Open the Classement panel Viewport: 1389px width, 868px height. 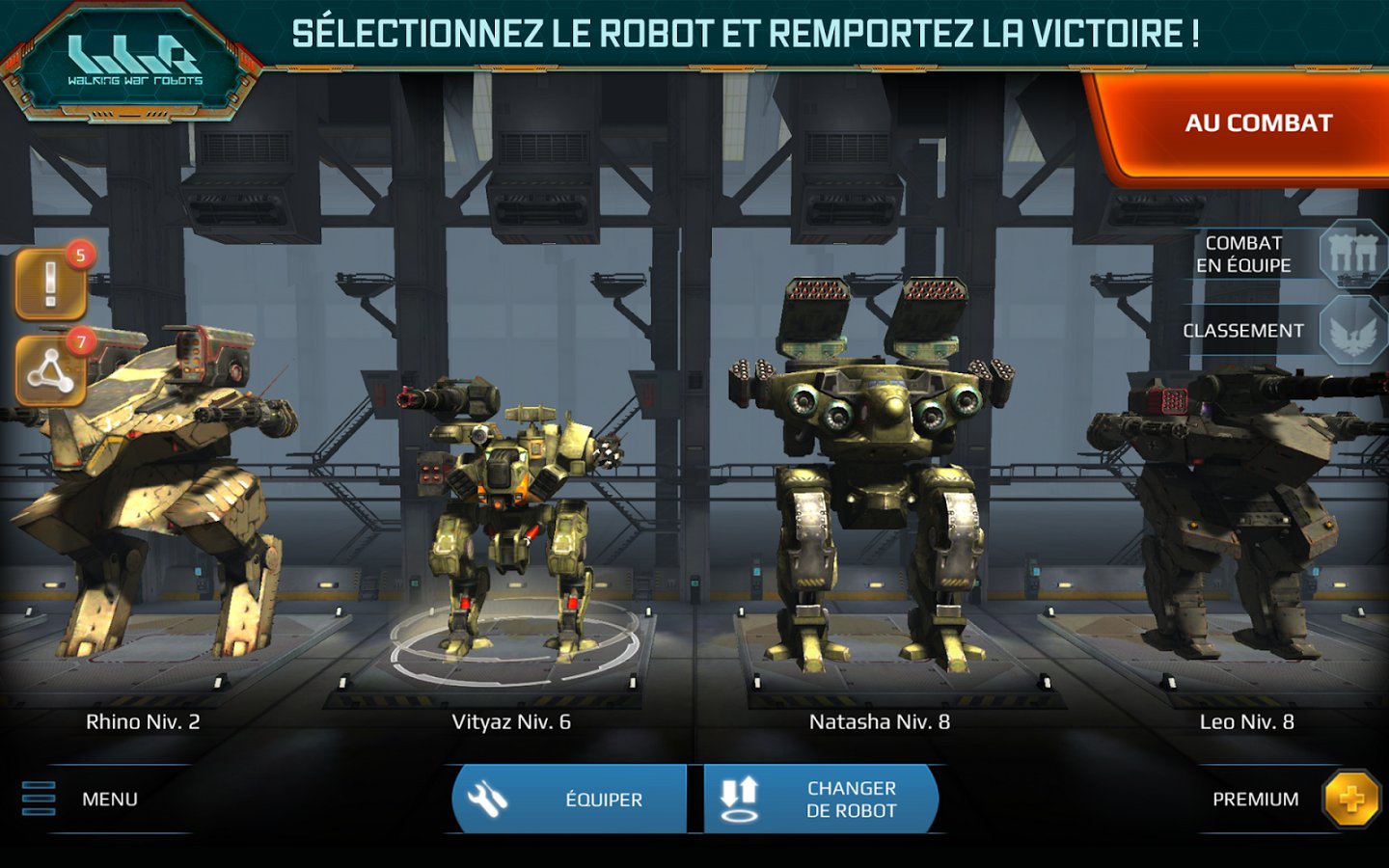[1244, 329]
